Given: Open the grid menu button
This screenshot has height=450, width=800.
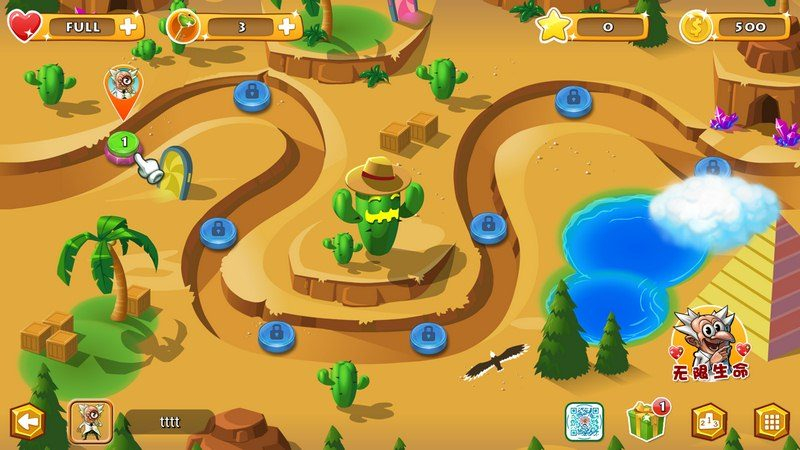Looking at the screenshot, I should [x=771, y=422].
